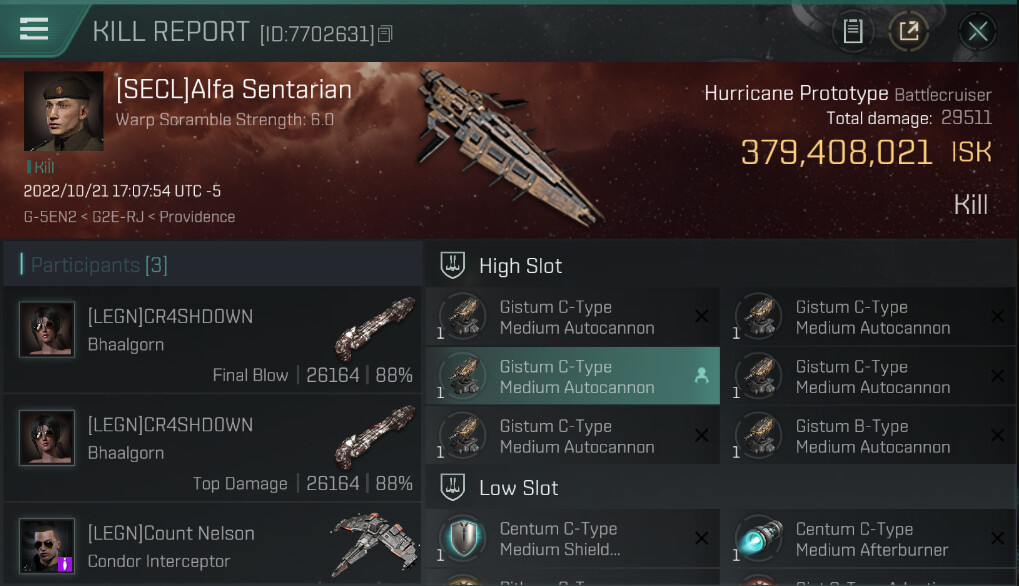
Task: Share the kill report externally
Action: coord(908,32)
